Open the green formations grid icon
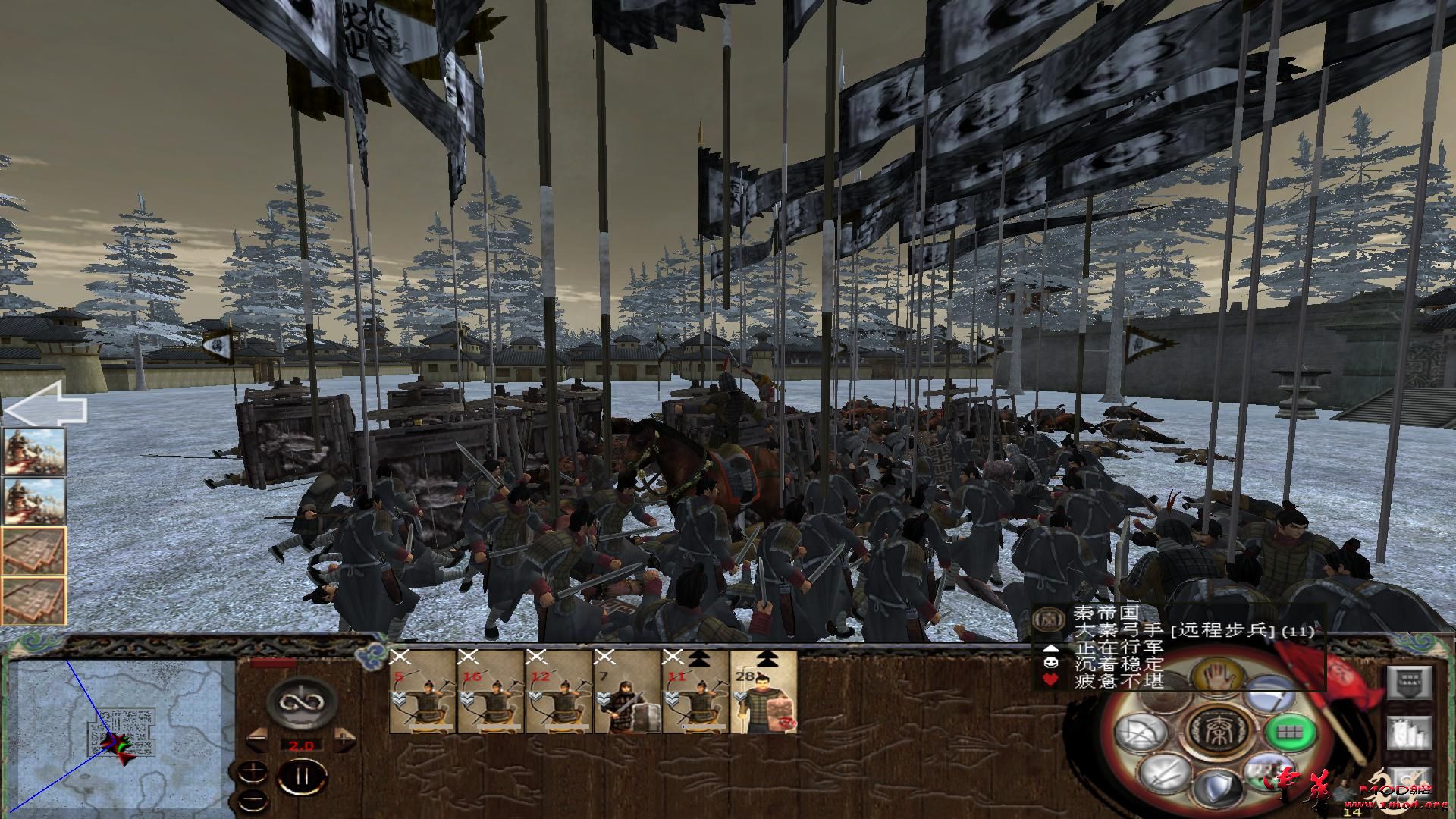1456x819 pixels. coord(1289,732)
